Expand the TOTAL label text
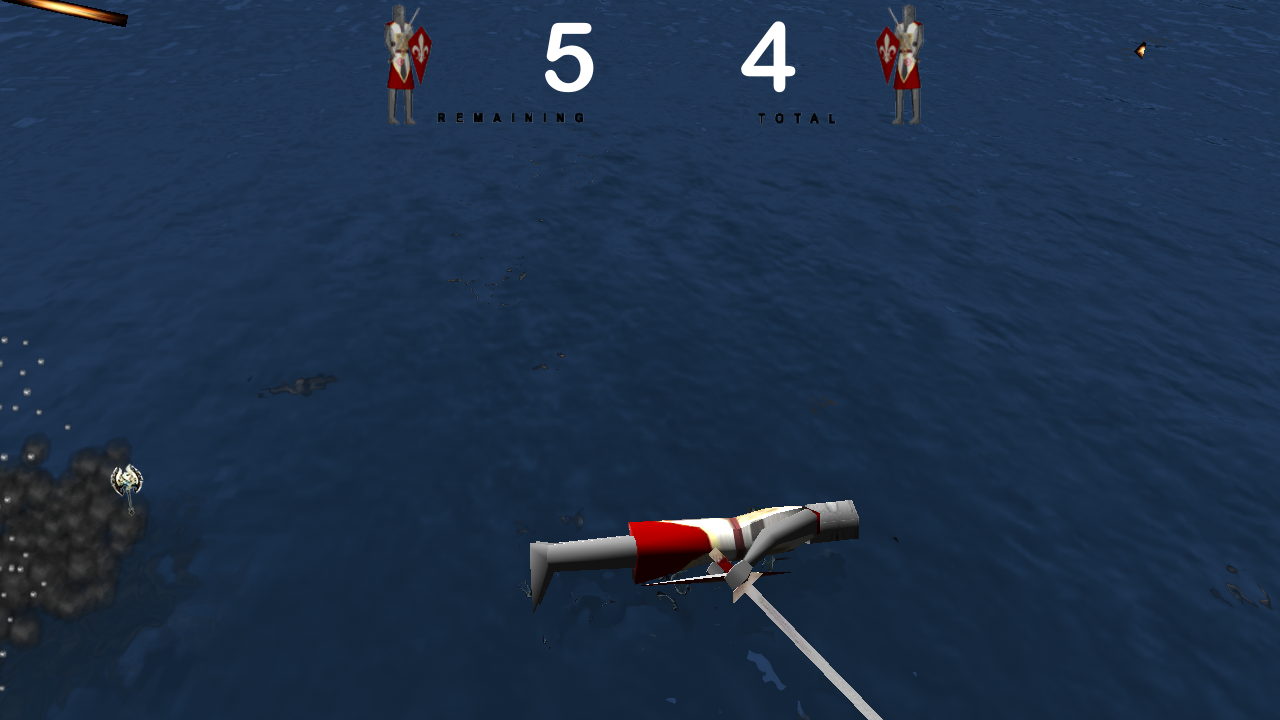Viewport: 1280px width, 720px height. (797, 117)
